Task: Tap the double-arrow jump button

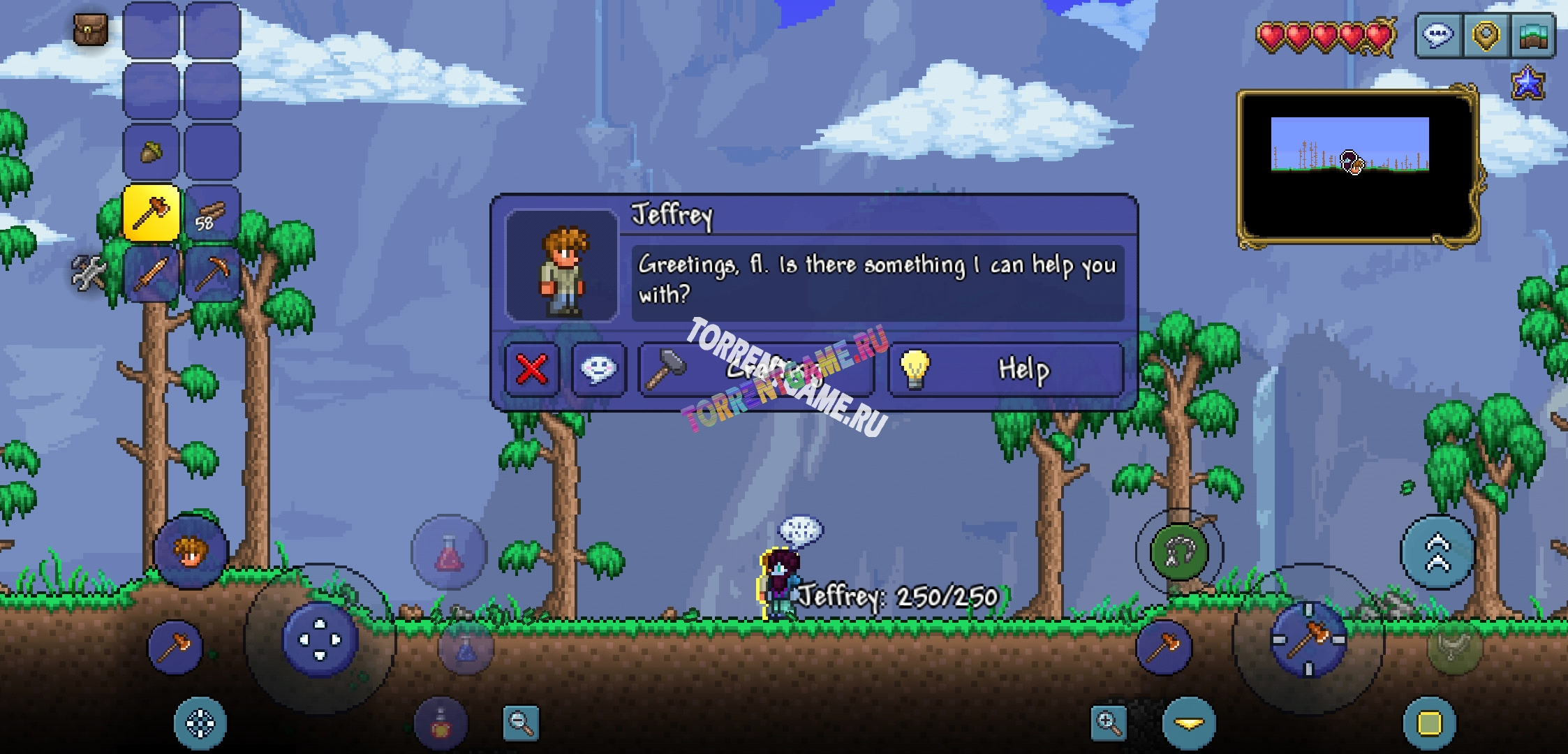Action: tap(1437, 552)
